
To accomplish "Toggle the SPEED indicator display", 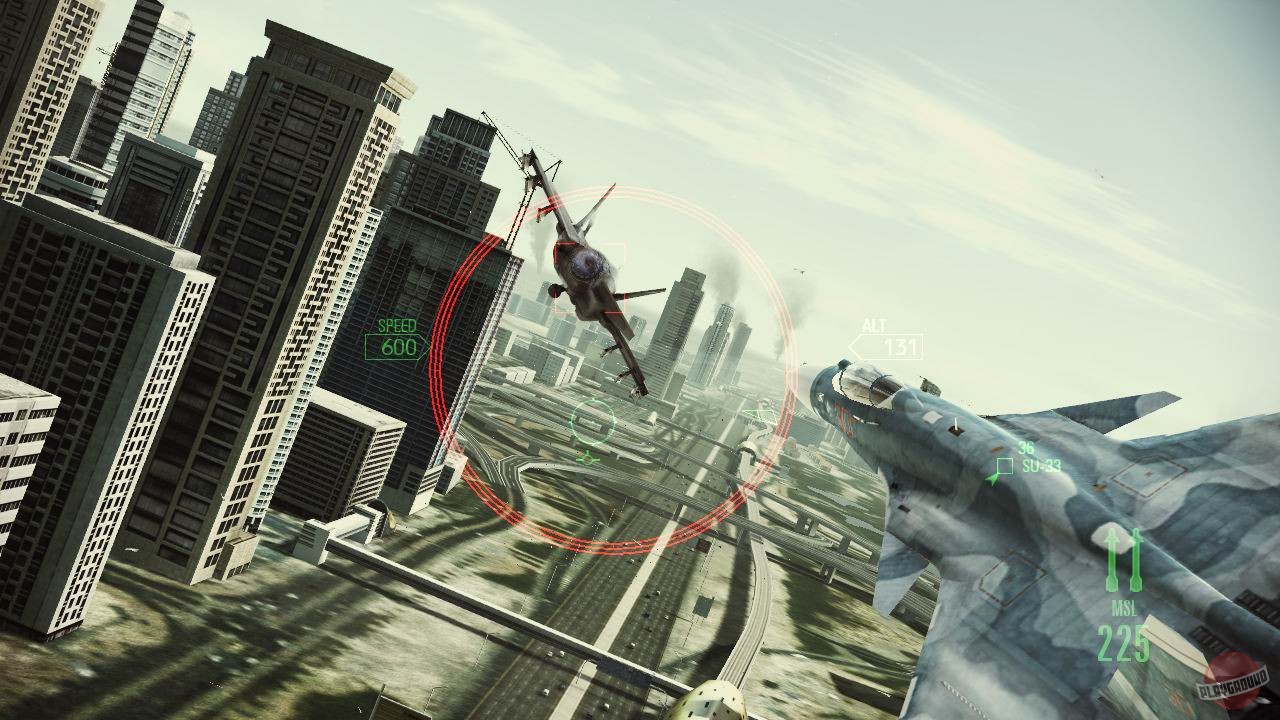I will pos(398,325).
